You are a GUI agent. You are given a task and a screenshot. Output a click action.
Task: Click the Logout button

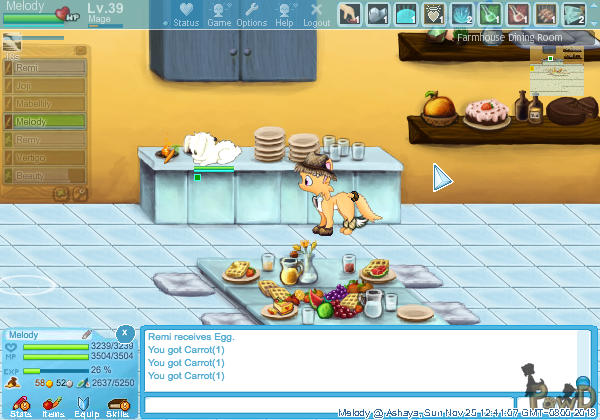[316, 14]
